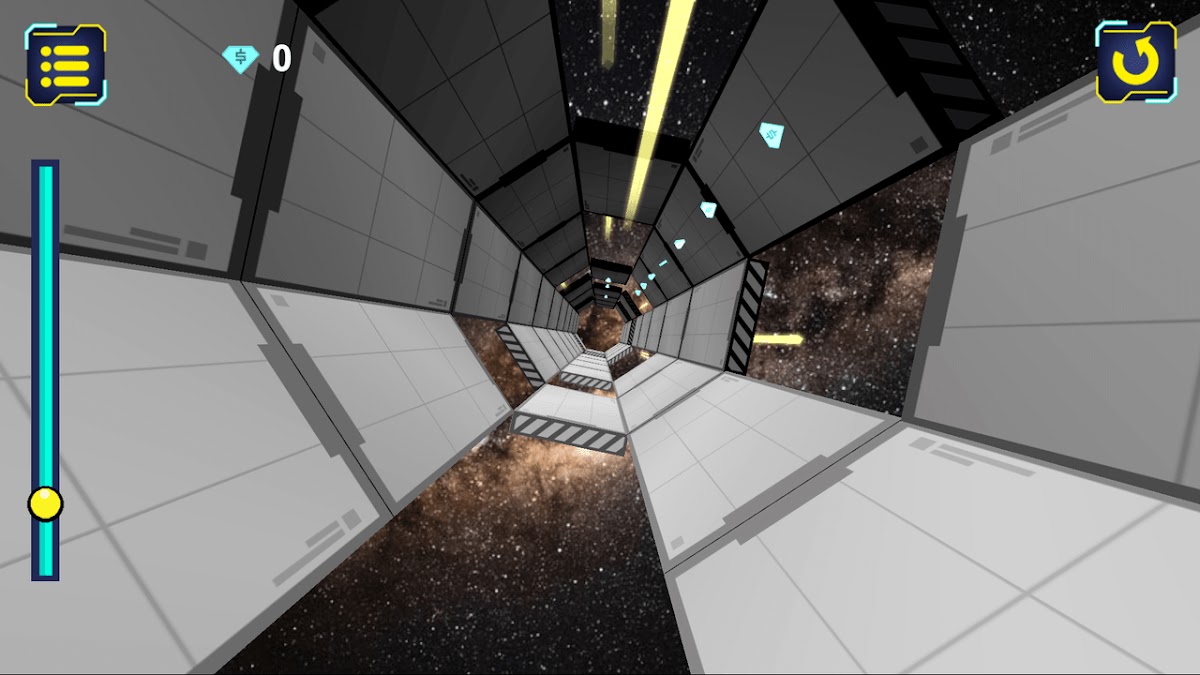
Task: Click the yellow restart arrow button
Action: click(1135, 62)
